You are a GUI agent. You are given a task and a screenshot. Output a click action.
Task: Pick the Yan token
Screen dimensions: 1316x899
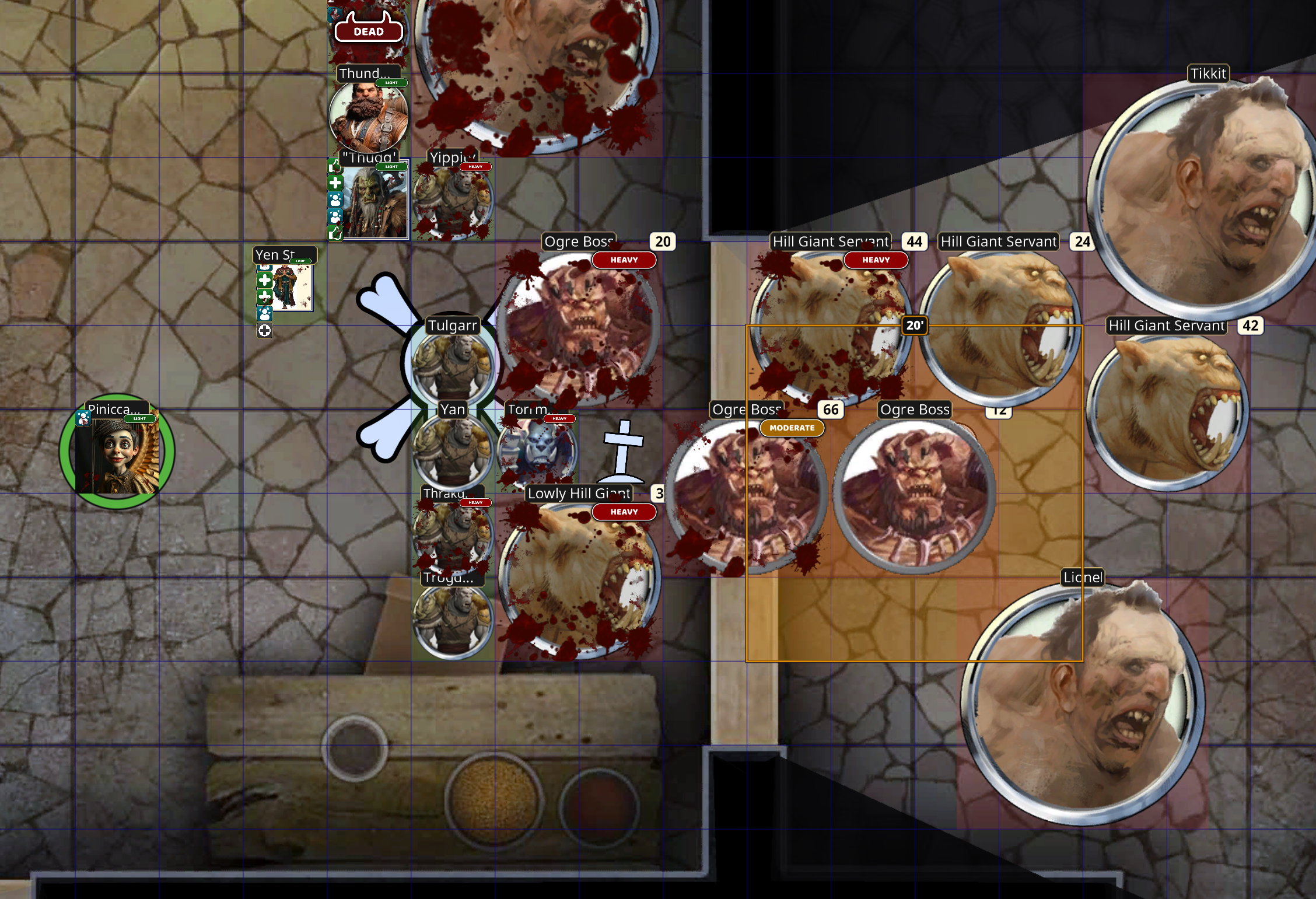(453, 450)
